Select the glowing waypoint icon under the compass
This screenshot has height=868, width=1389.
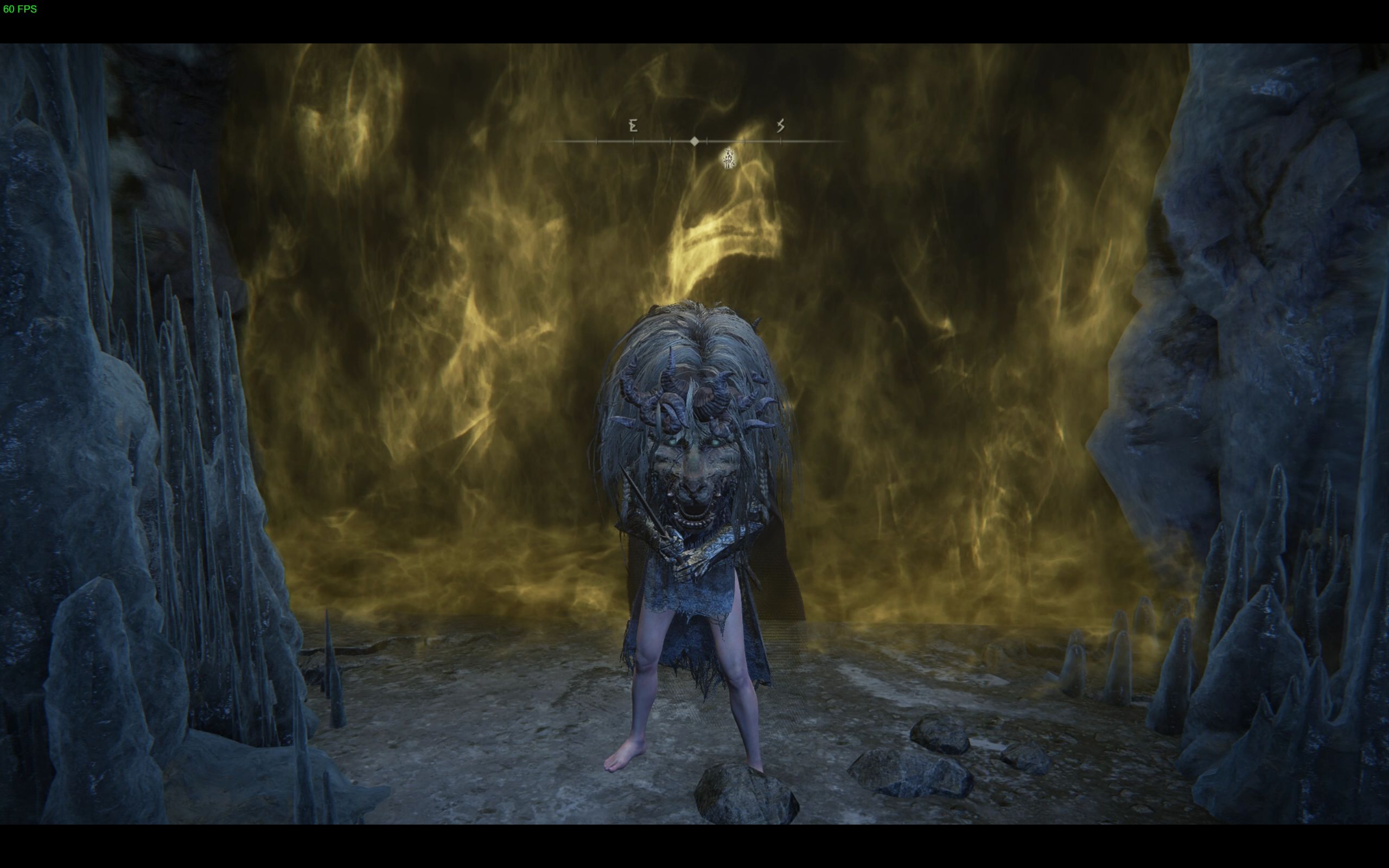coord(729,158)
